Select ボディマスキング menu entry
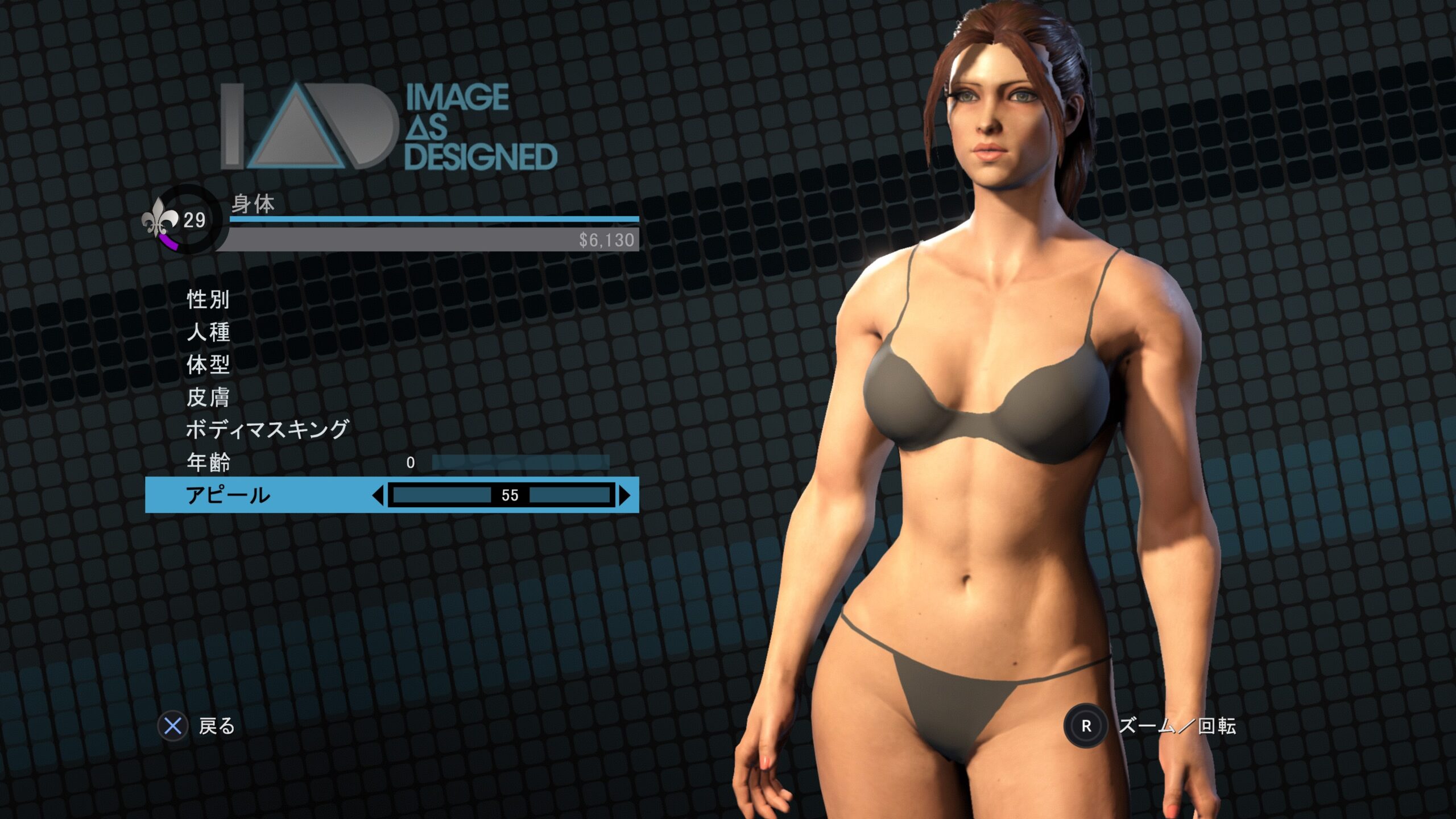 pos(267,429)
